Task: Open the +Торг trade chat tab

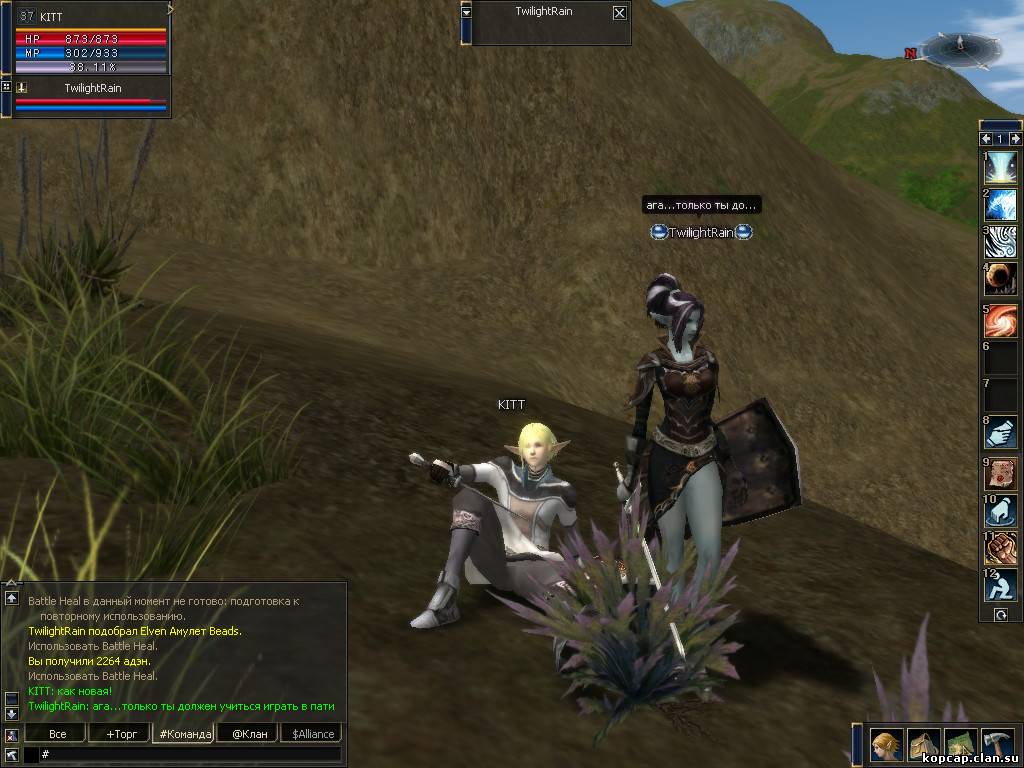Action: pyautogui.click(x=119, y=734)
